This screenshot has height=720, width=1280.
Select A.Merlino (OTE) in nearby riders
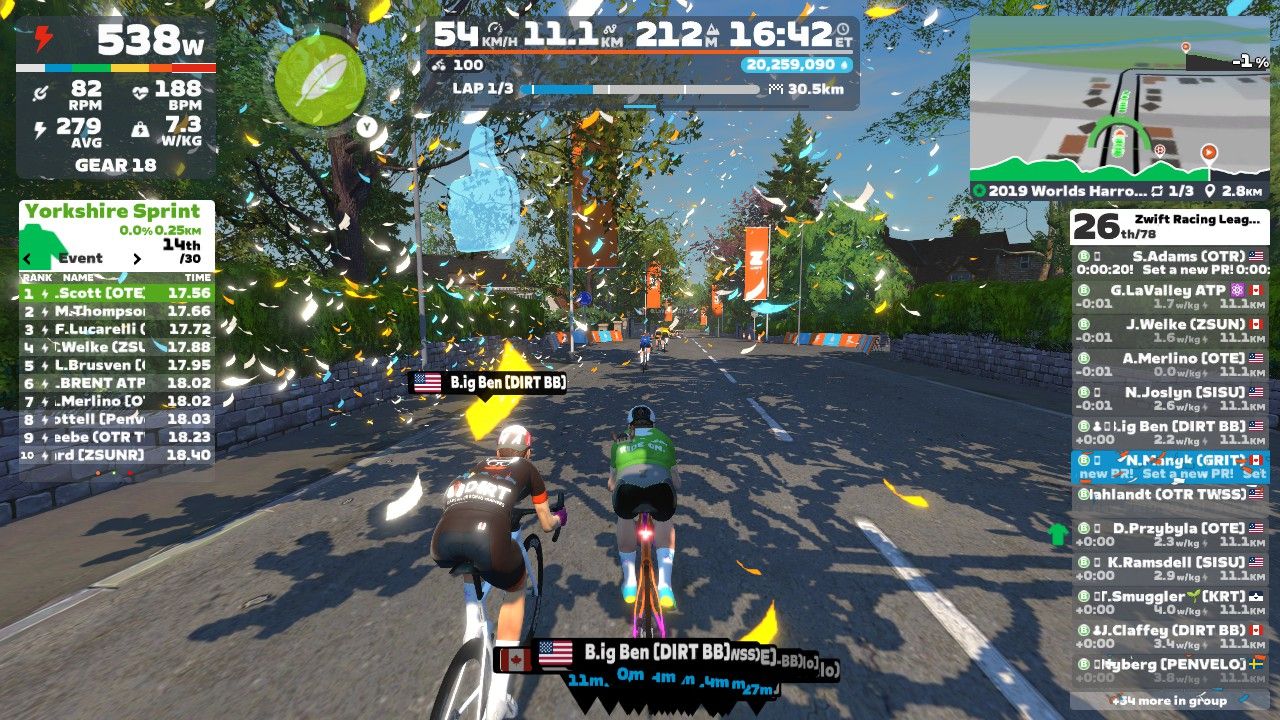(x=1168, y=365)
